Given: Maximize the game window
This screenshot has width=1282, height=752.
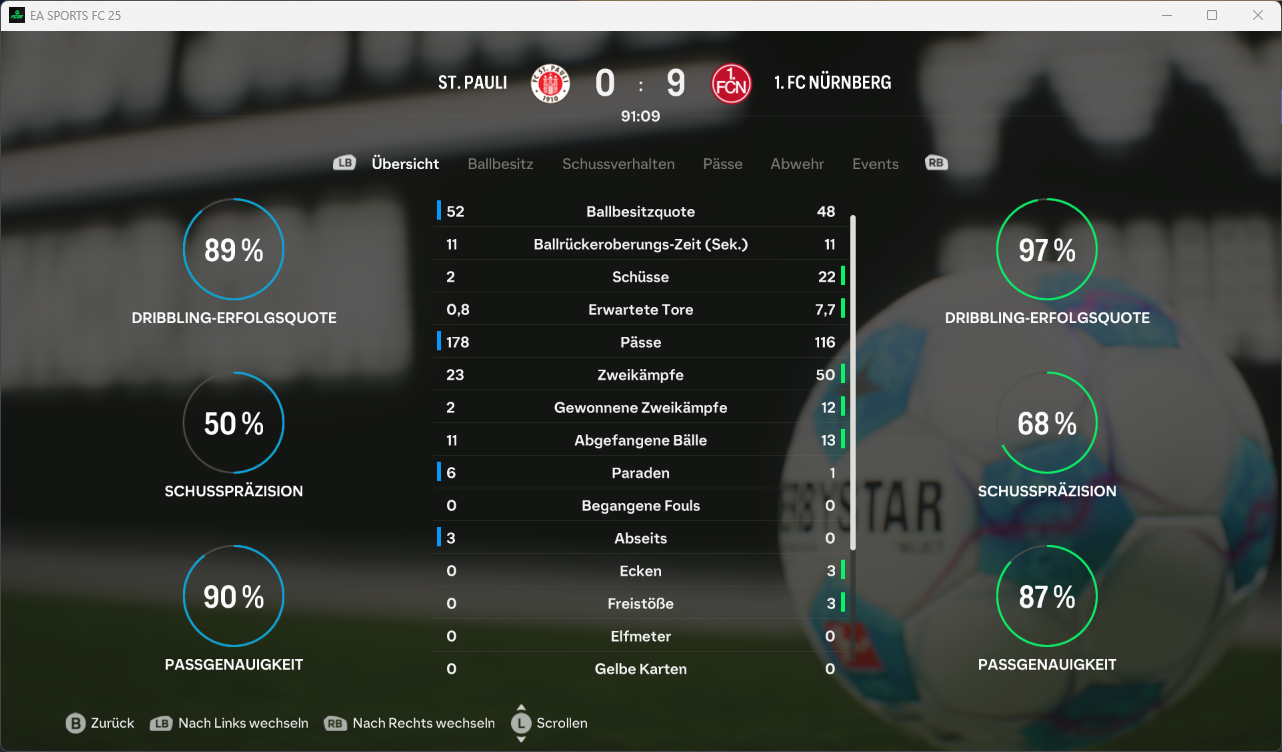Looking at the screenshot, I should tap(1212, 15).
